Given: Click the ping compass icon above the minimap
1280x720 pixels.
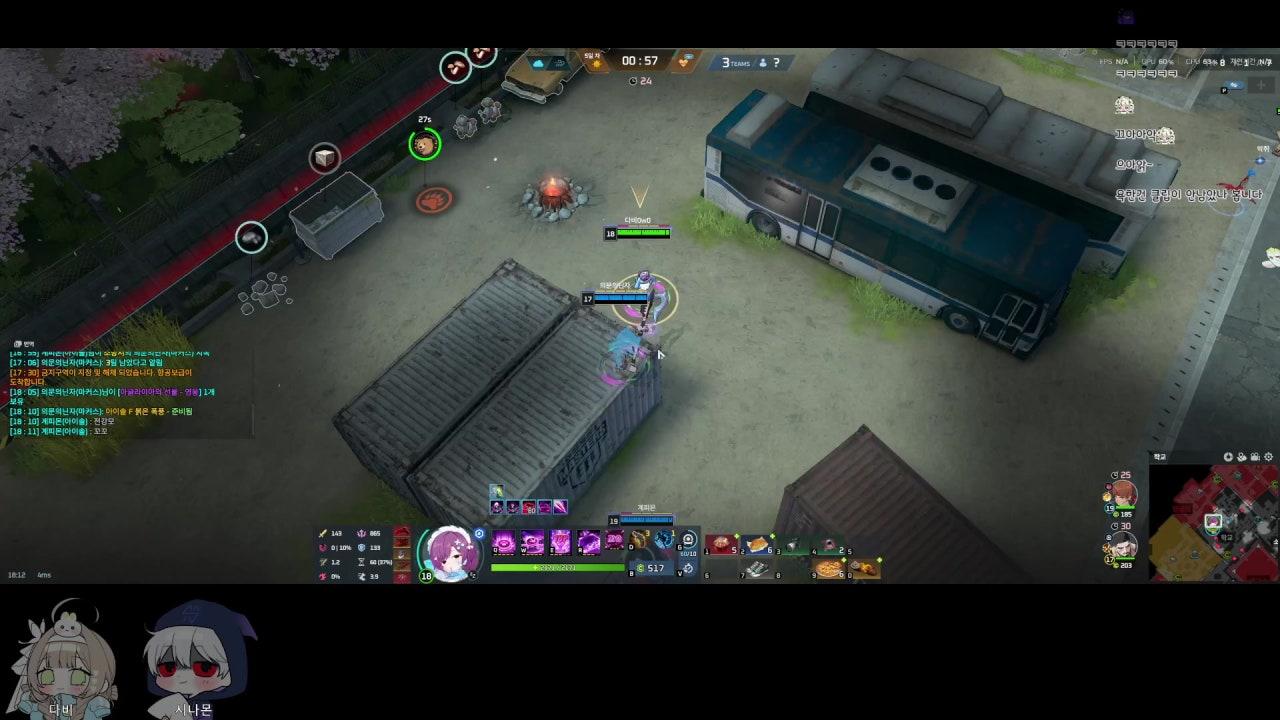Looking at the screenshot, I should [1229, 457].
